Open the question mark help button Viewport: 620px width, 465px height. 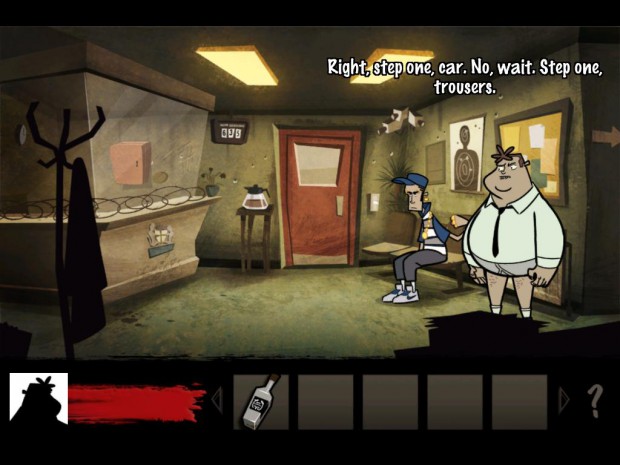click(595, 401)
